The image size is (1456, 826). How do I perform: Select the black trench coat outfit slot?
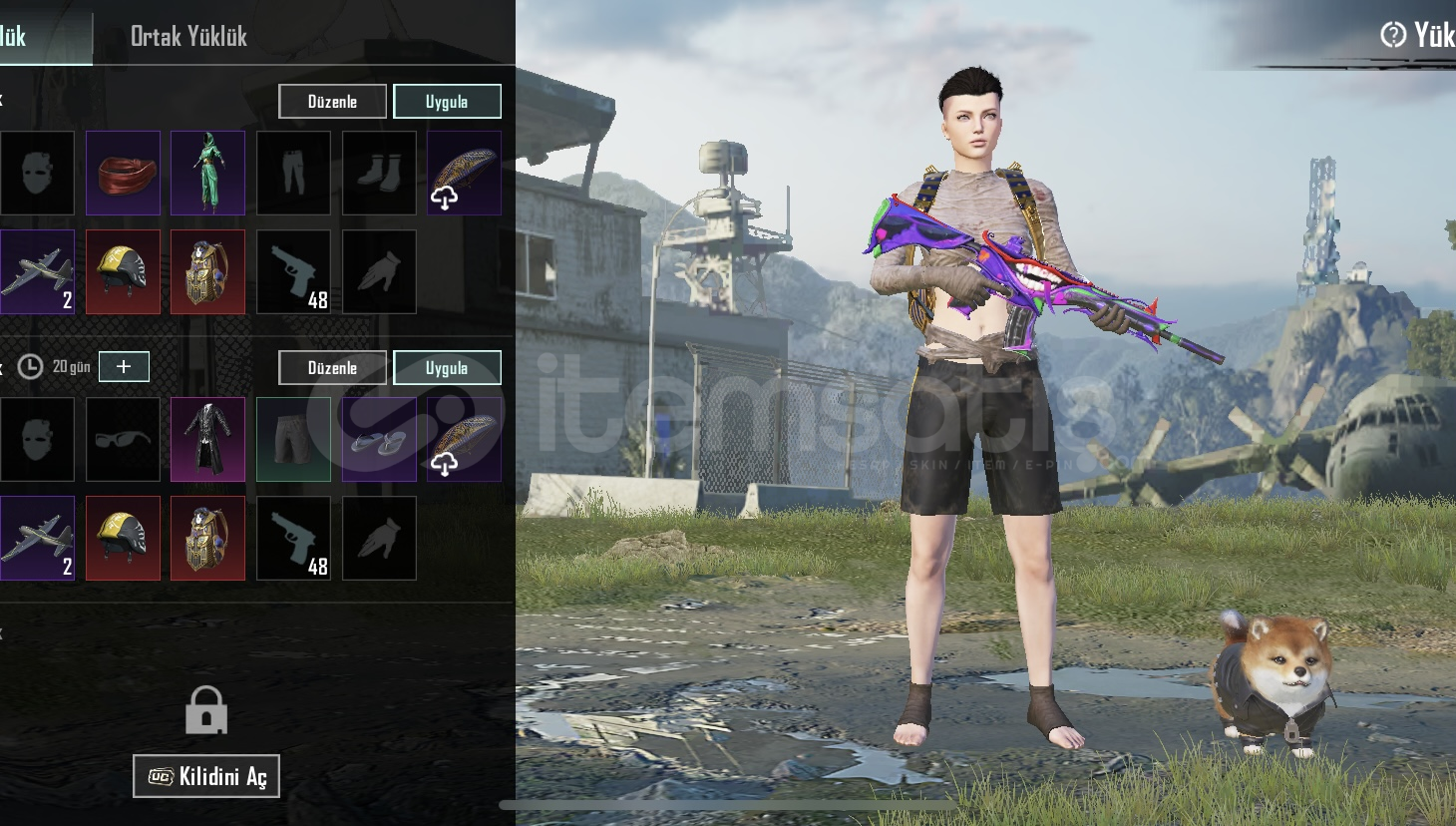[x=207, y=440]
